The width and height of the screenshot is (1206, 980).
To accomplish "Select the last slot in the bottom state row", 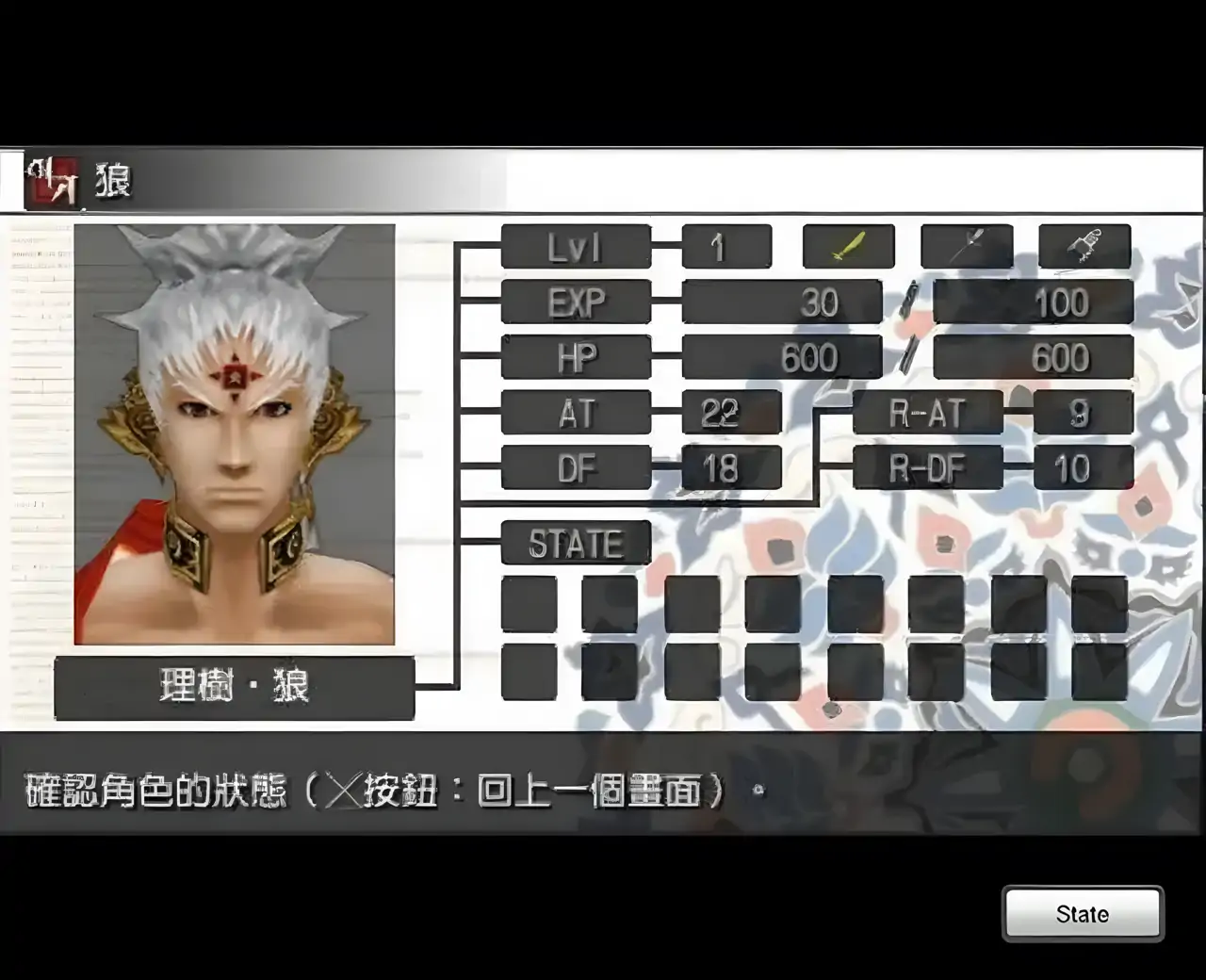I will click(1102, 672).
